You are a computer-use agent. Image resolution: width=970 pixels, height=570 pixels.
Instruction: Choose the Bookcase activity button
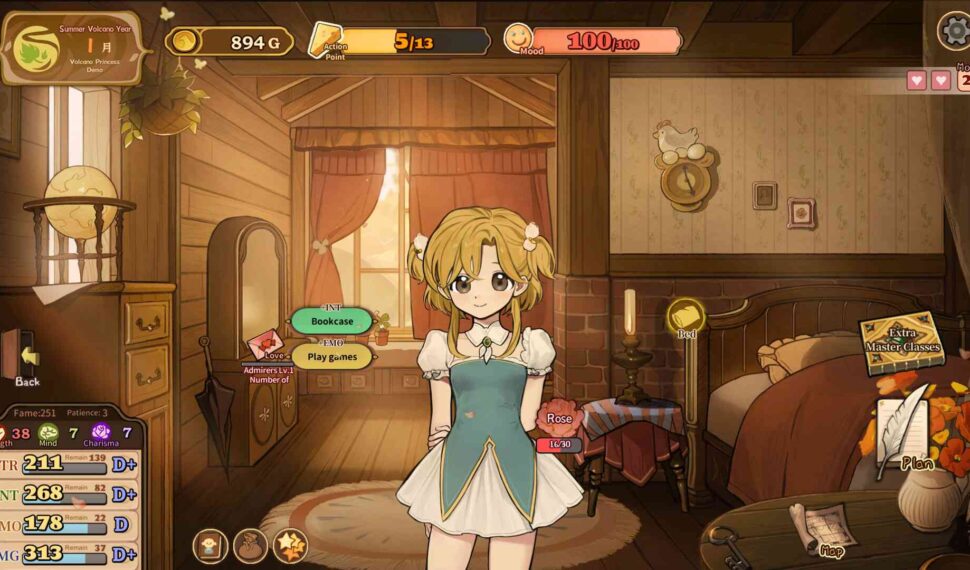[x=331, y=322]
